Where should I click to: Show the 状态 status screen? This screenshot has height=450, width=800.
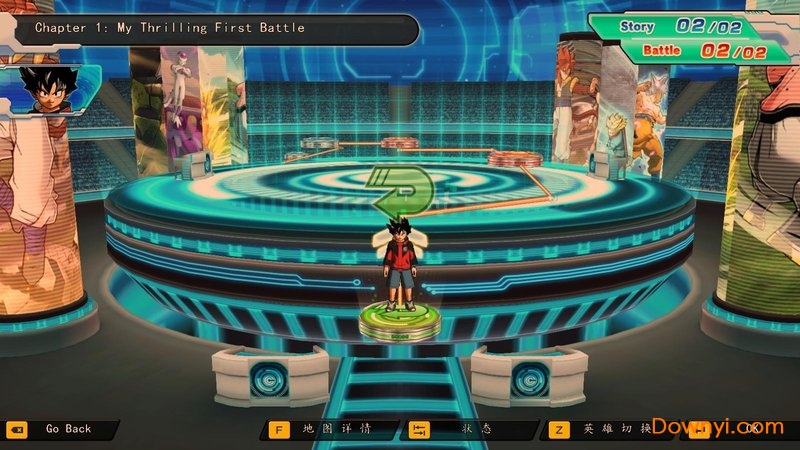[x=468, y=429]
